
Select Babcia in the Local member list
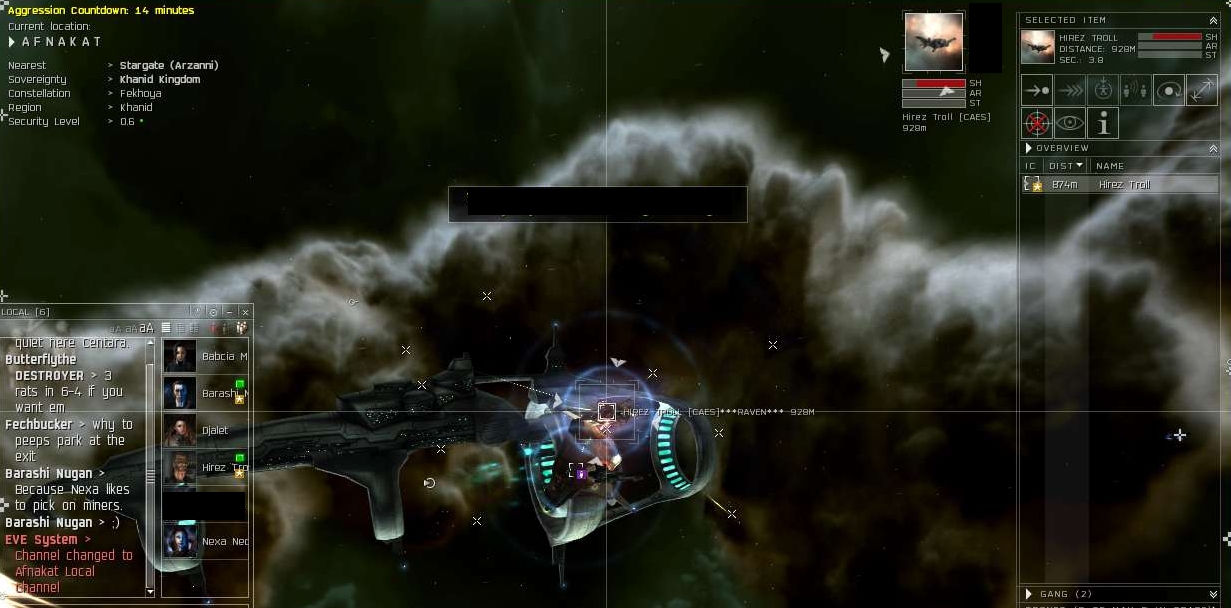[205, 356]
